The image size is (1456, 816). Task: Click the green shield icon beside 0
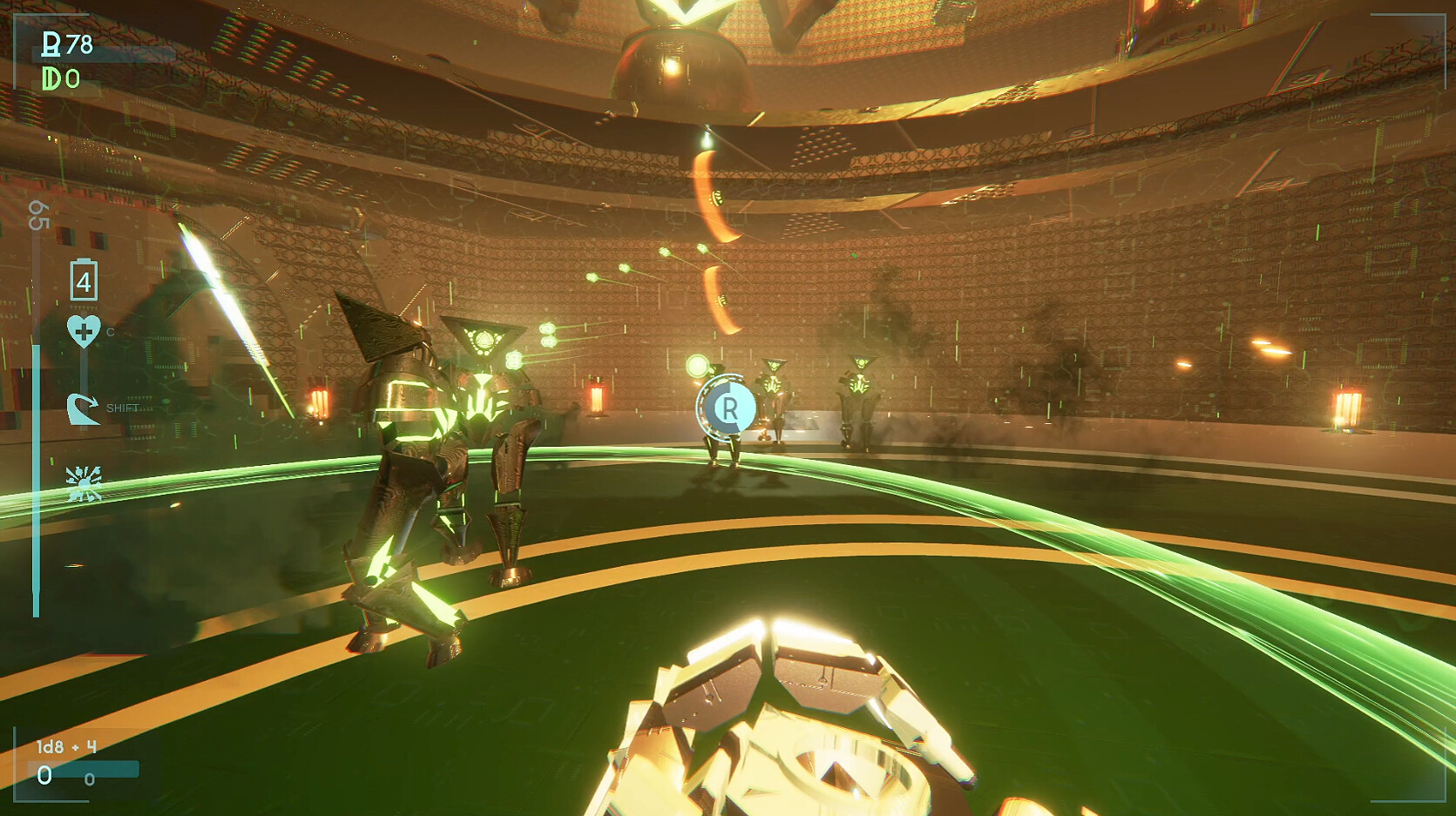pyautogui.click(x=51, y=78)
